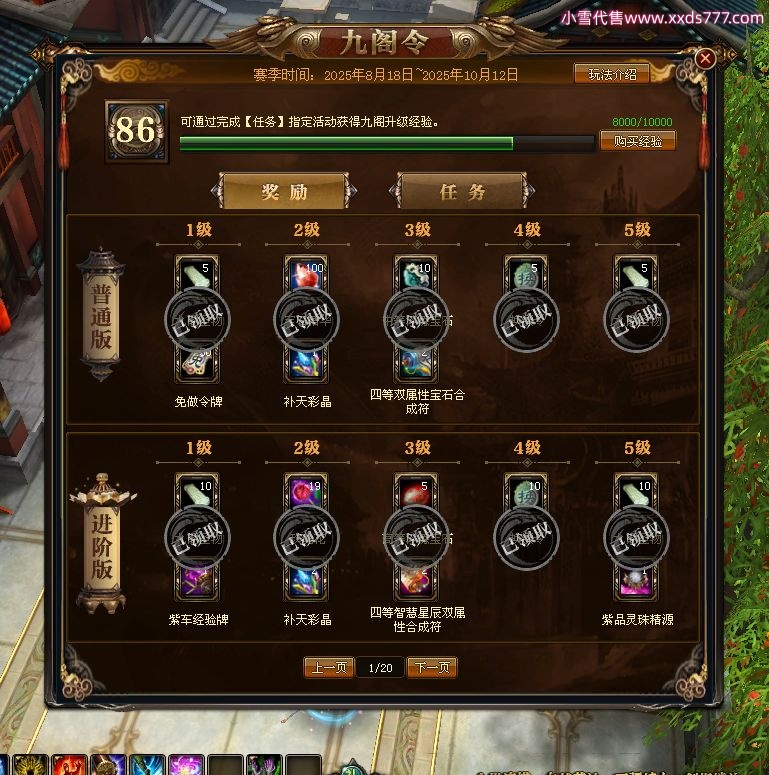Go to previous page with 上一页
This screenshot has width=769, height=775.
click(329, 667)
